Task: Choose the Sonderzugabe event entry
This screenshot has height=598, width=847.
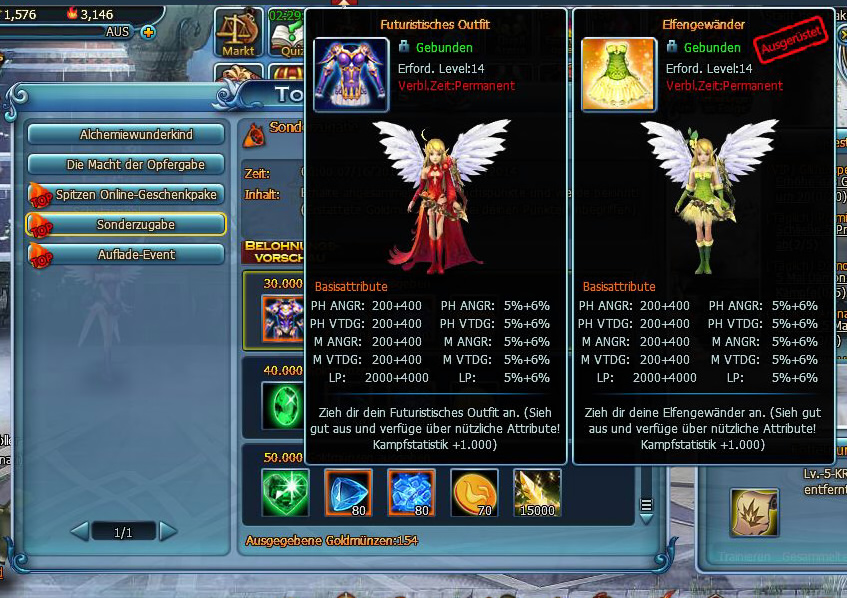Action: pyautogui.click(x=126, y=224)
